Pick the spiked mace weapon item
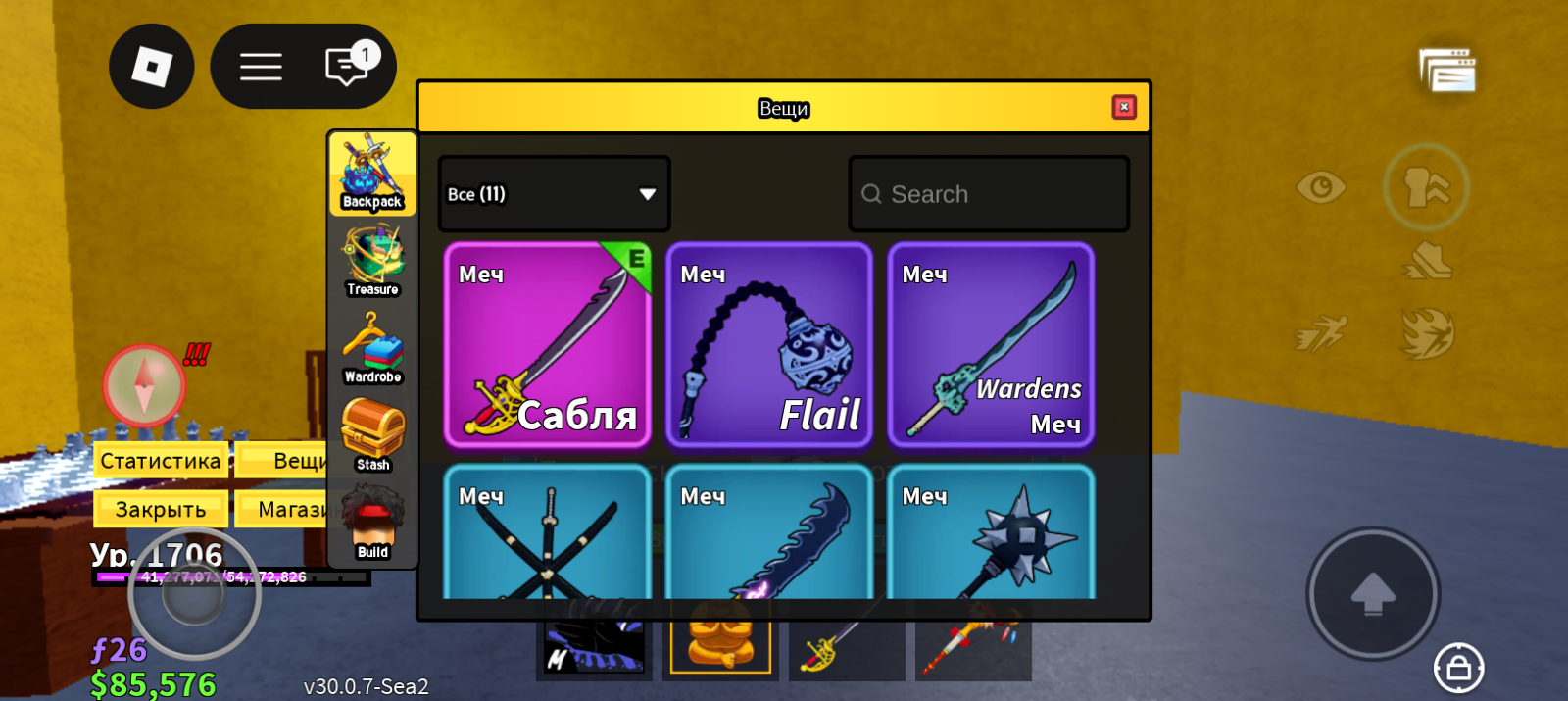 (x=991, y=534)
